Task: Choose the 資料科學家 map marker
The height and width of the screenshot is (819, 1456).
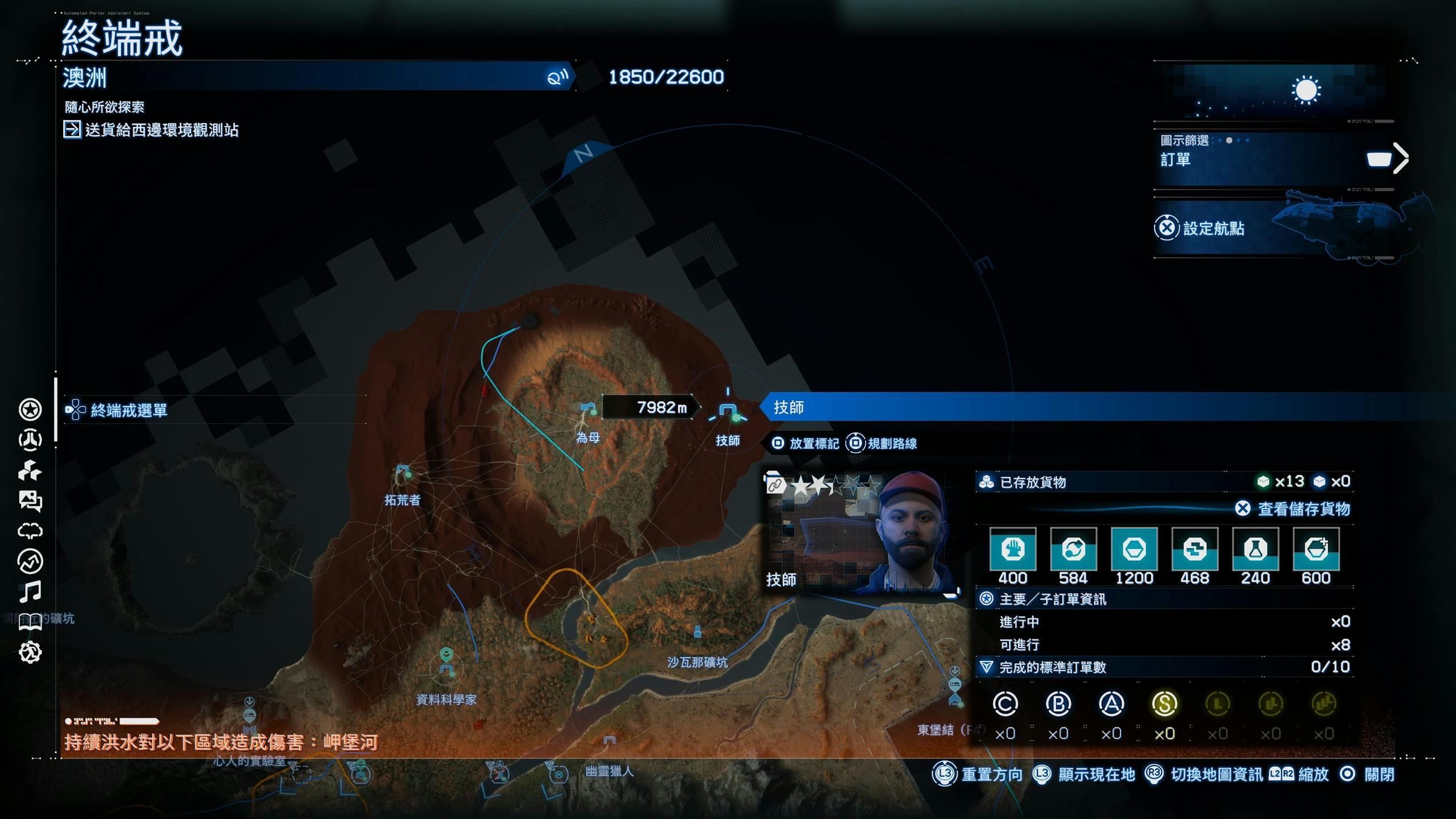Action: click(446, 670)
